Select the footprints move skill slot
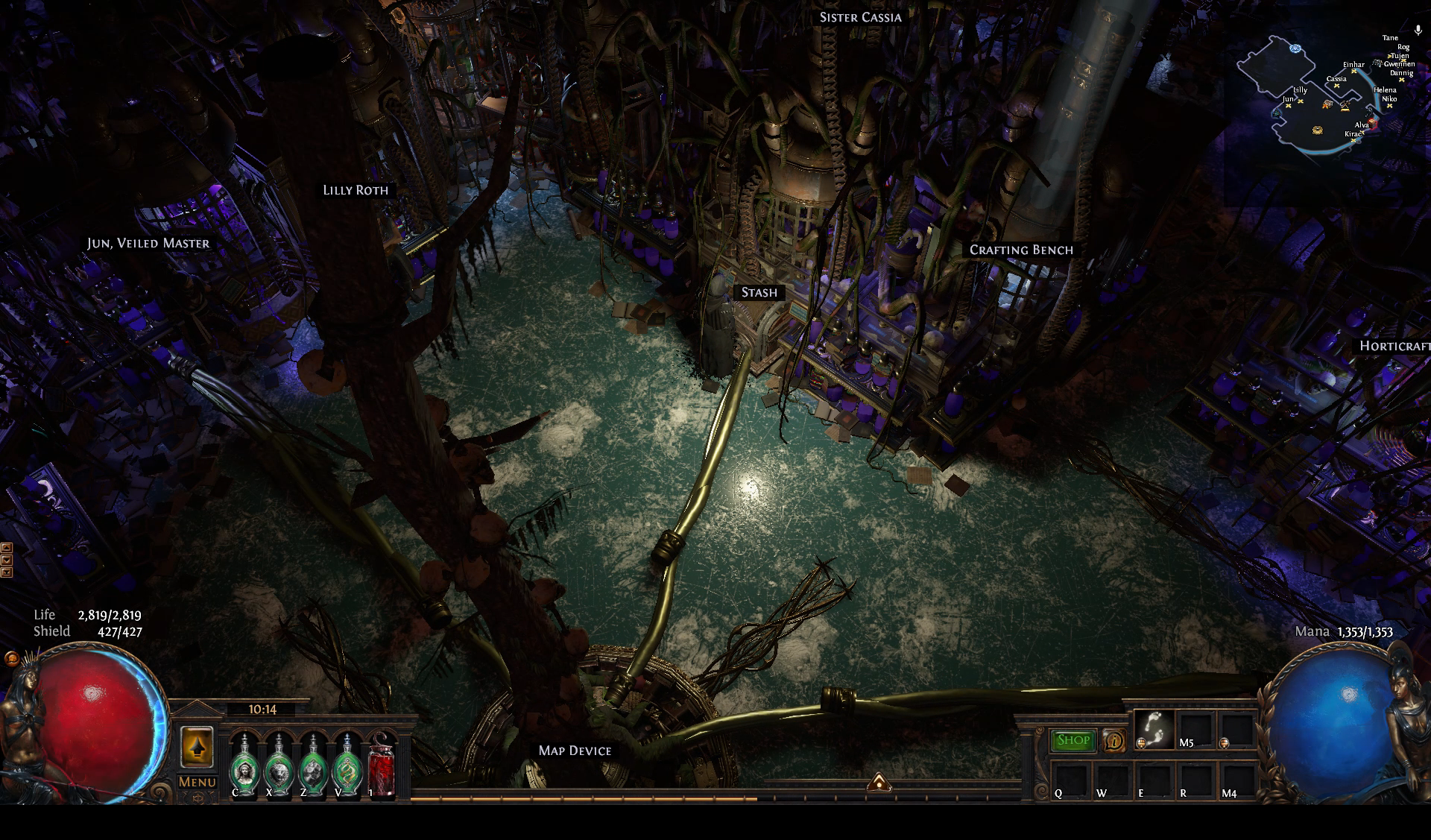 1154,729
